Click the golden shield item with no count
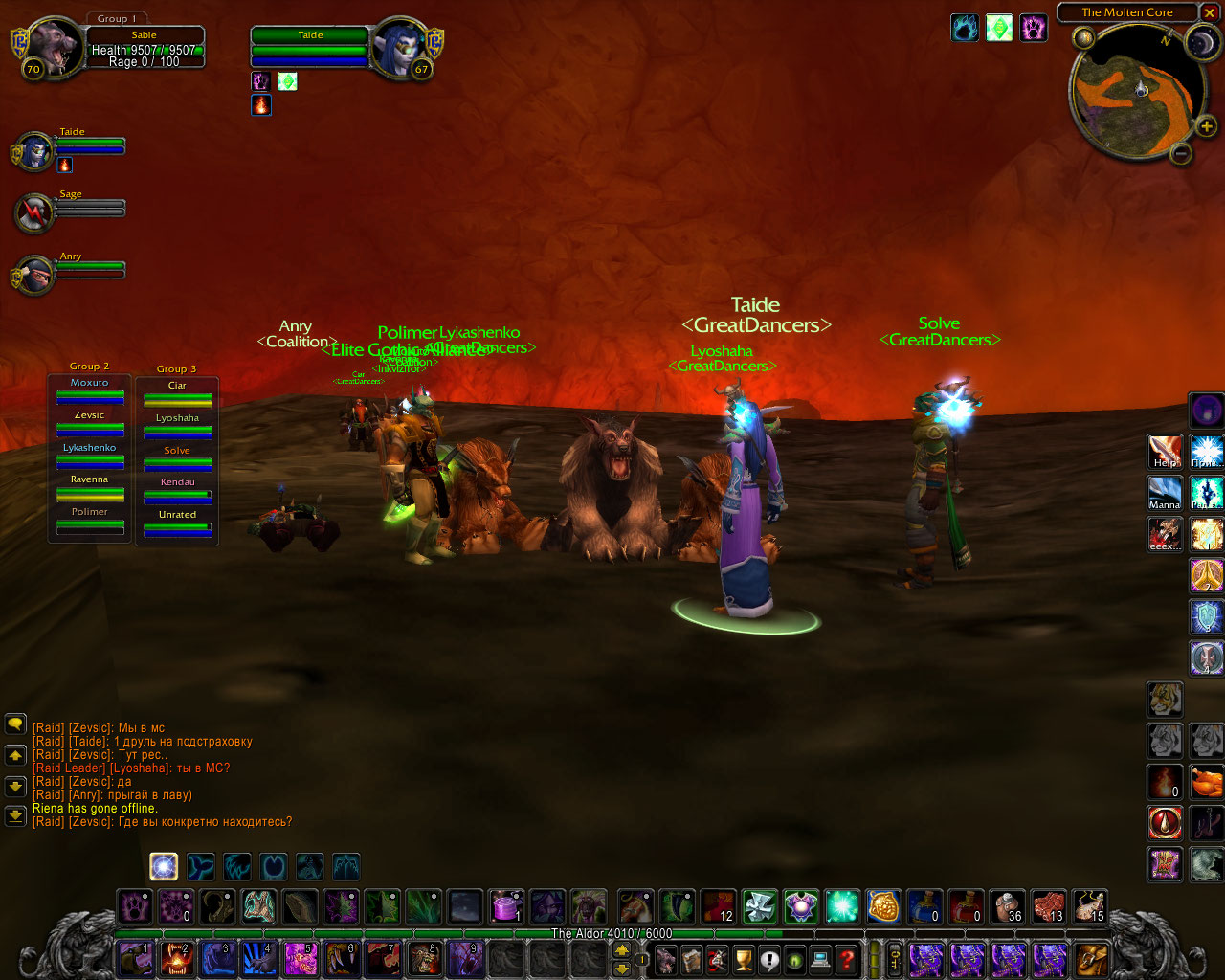The height and width of the screenshot is (980, 1225). click(883, 905)
